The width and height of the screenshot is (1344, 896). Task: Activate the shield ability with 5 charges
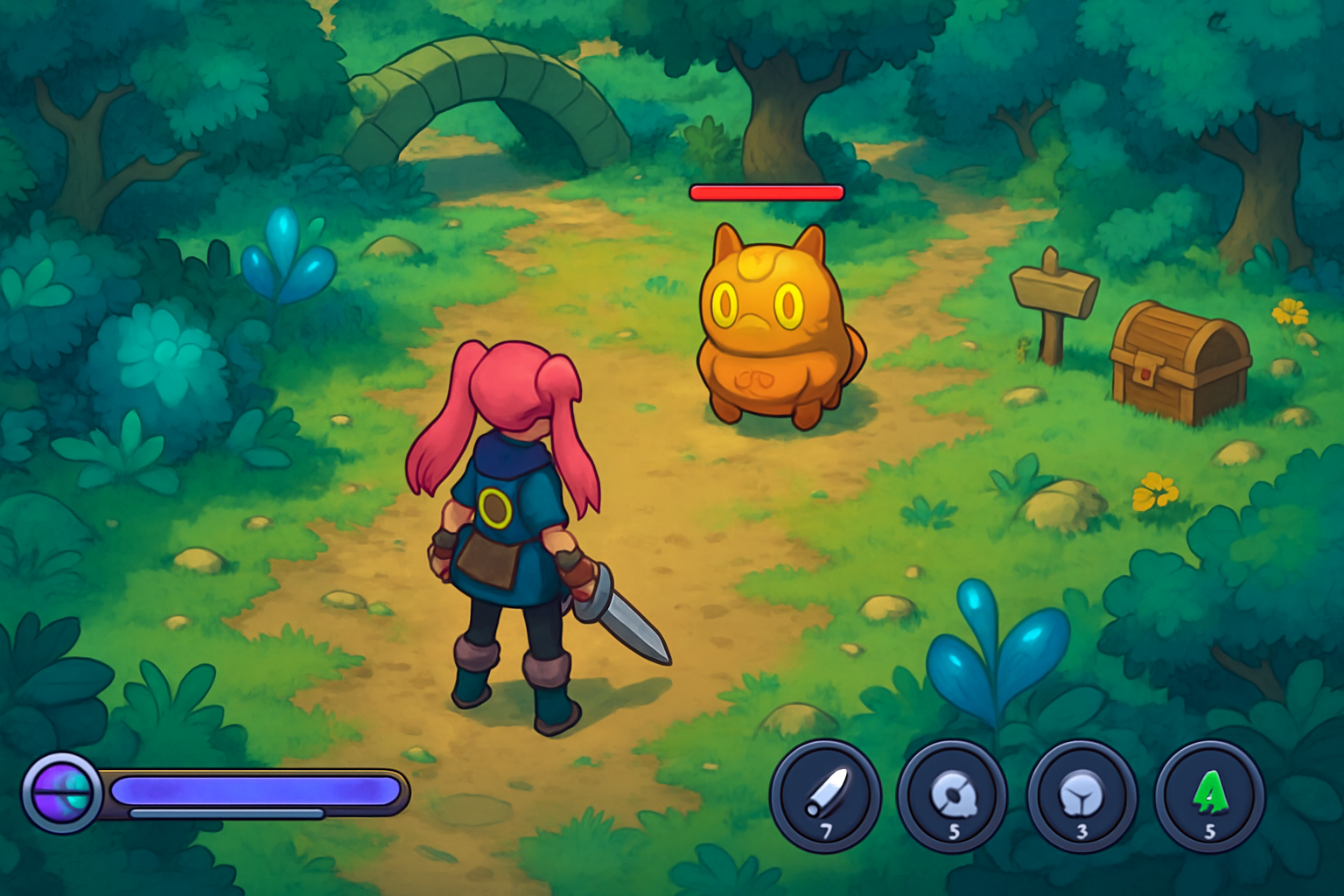(954, 792)
